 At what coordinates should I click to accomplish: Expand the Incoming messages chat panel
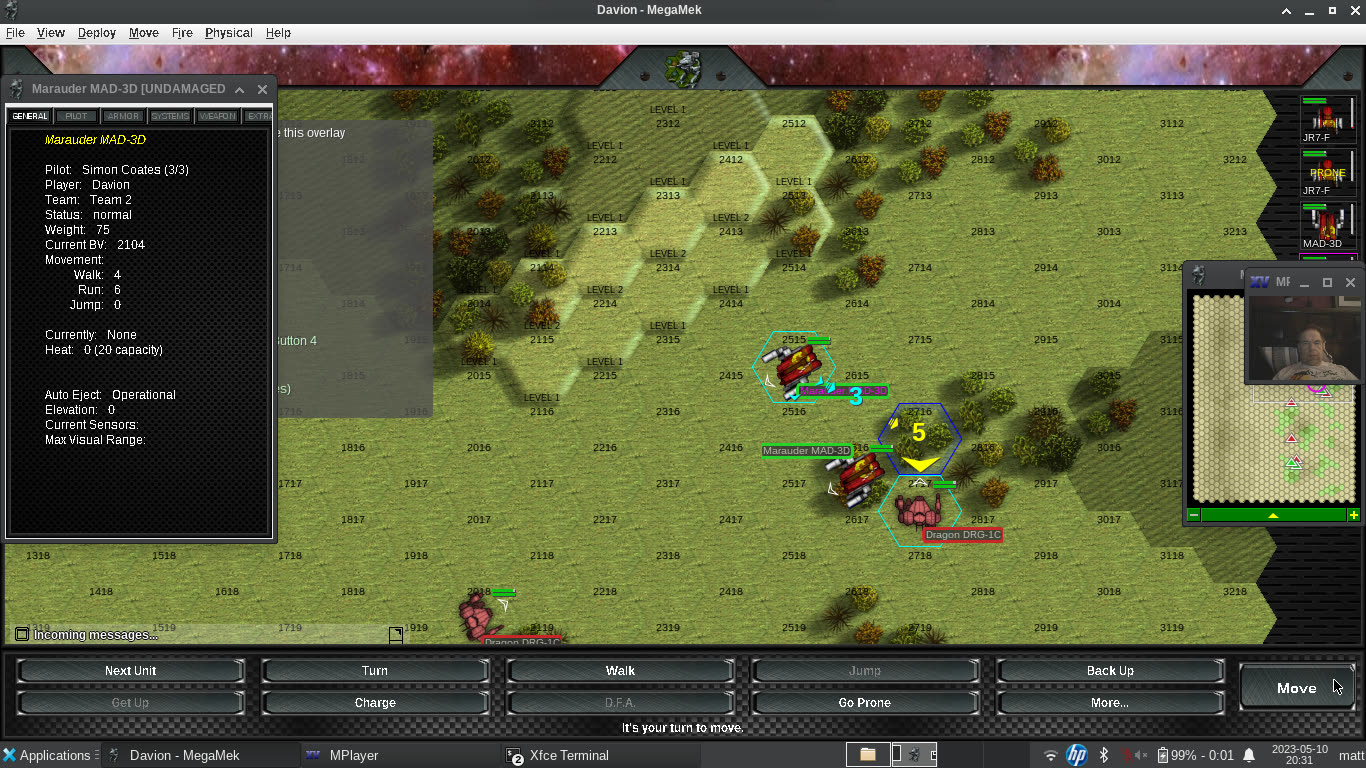20,633
